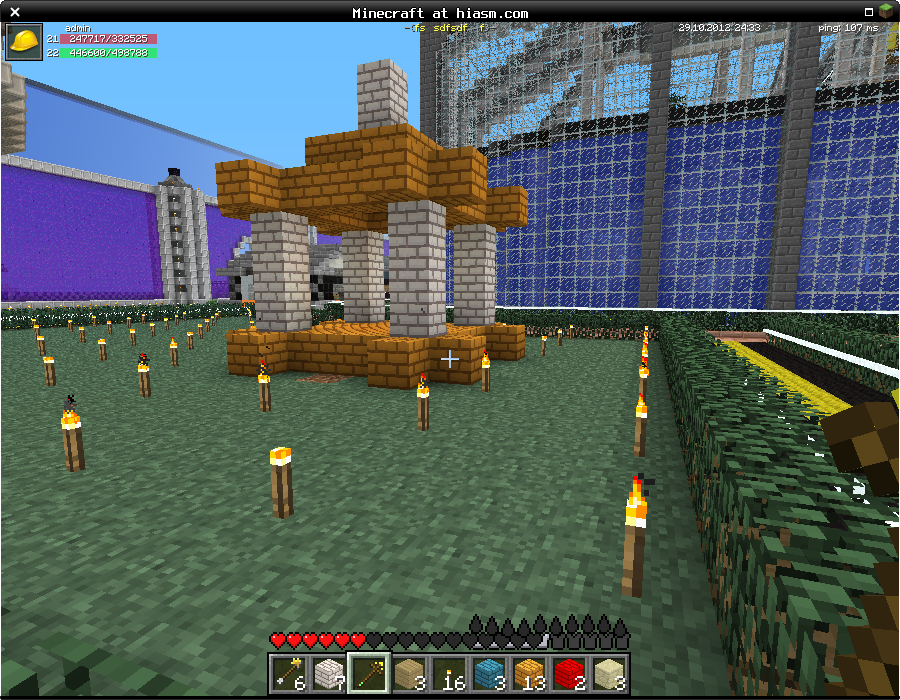Pick the blue brick block slot
The height and width of the screenshot is (700, 900).
tap(489, 672)
